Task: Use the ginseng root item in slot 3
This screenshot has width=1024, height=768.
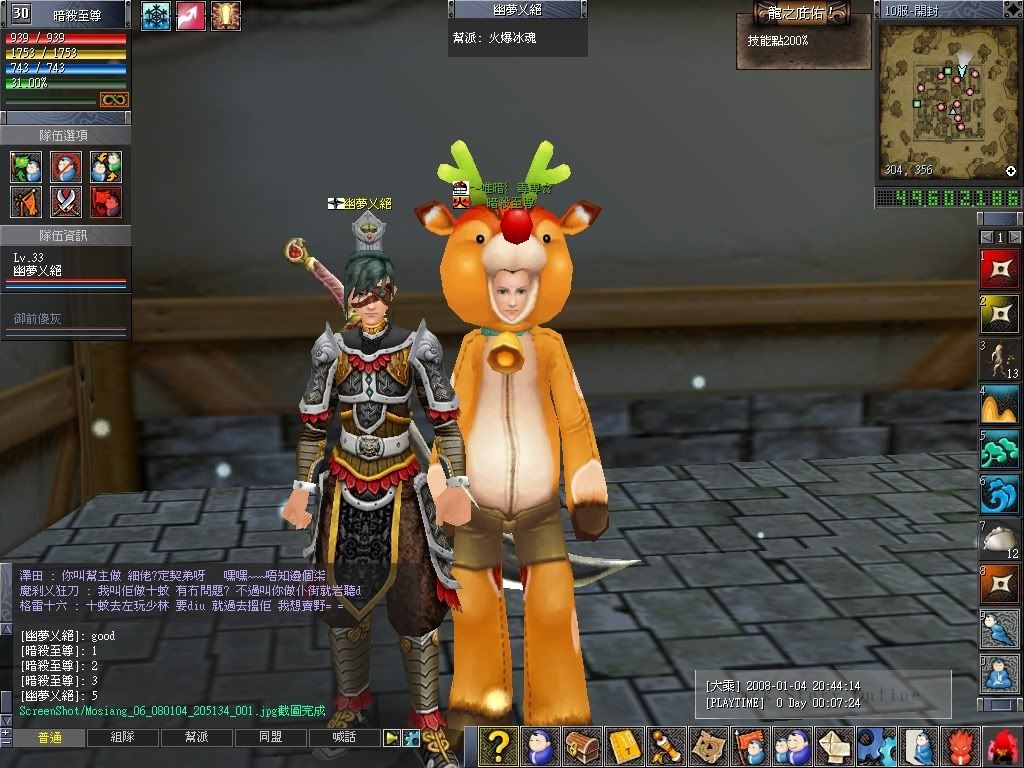Action: pos(1000,359)
